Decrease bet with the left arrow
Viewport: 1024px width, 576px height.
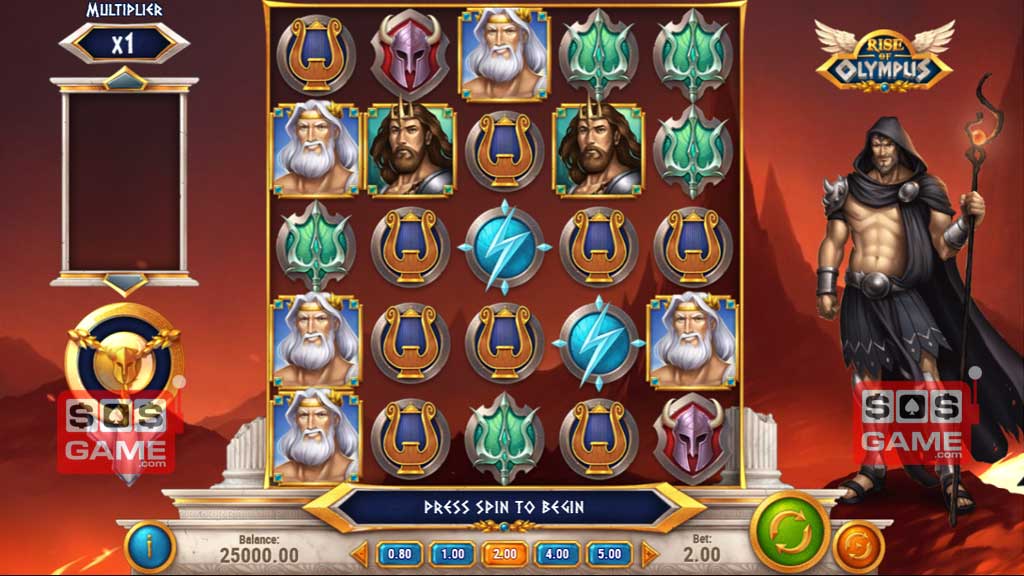tap(361, 553)
